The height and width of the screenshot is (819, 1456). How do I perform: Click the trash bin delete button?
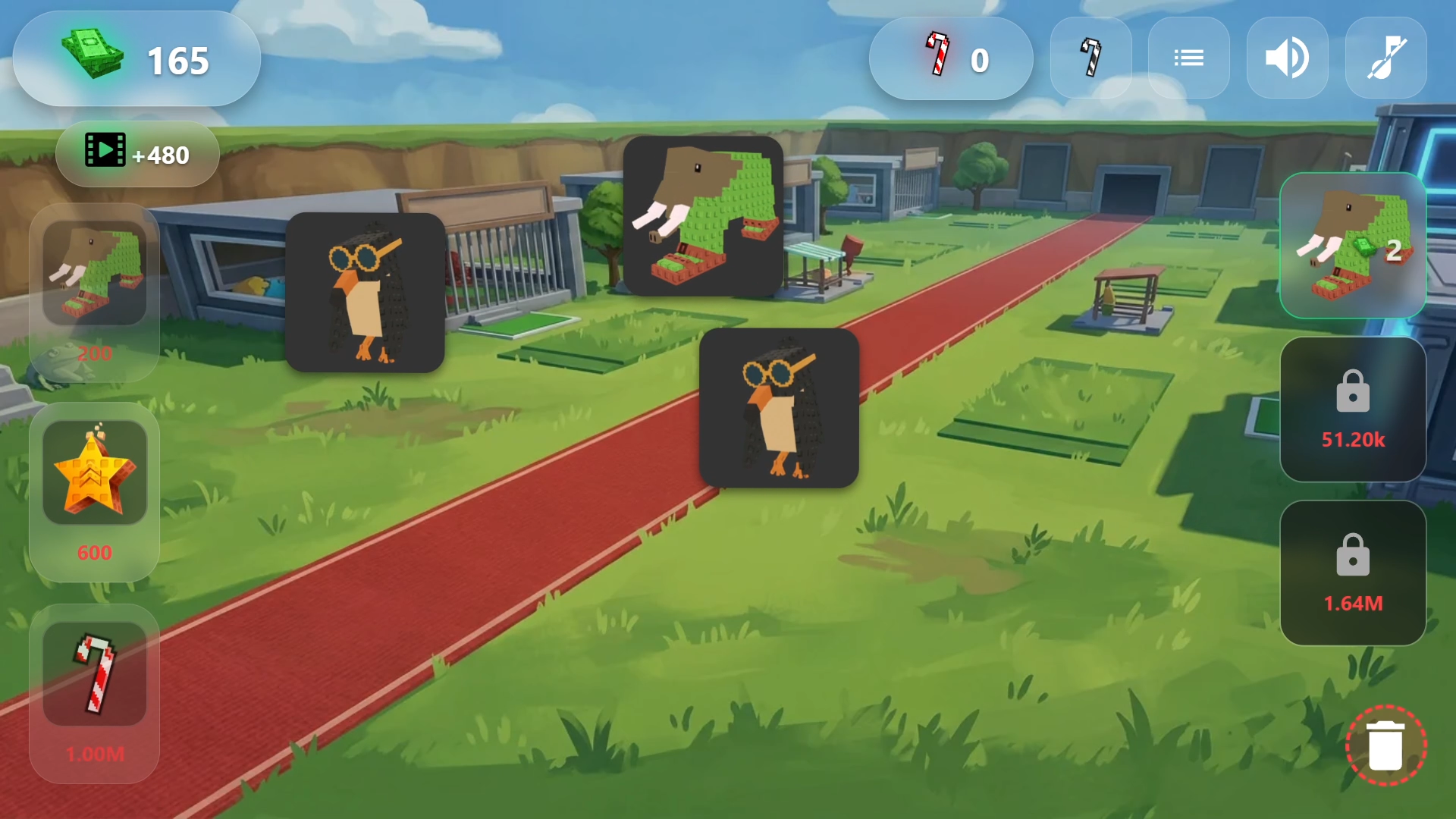coord(1385,745)
